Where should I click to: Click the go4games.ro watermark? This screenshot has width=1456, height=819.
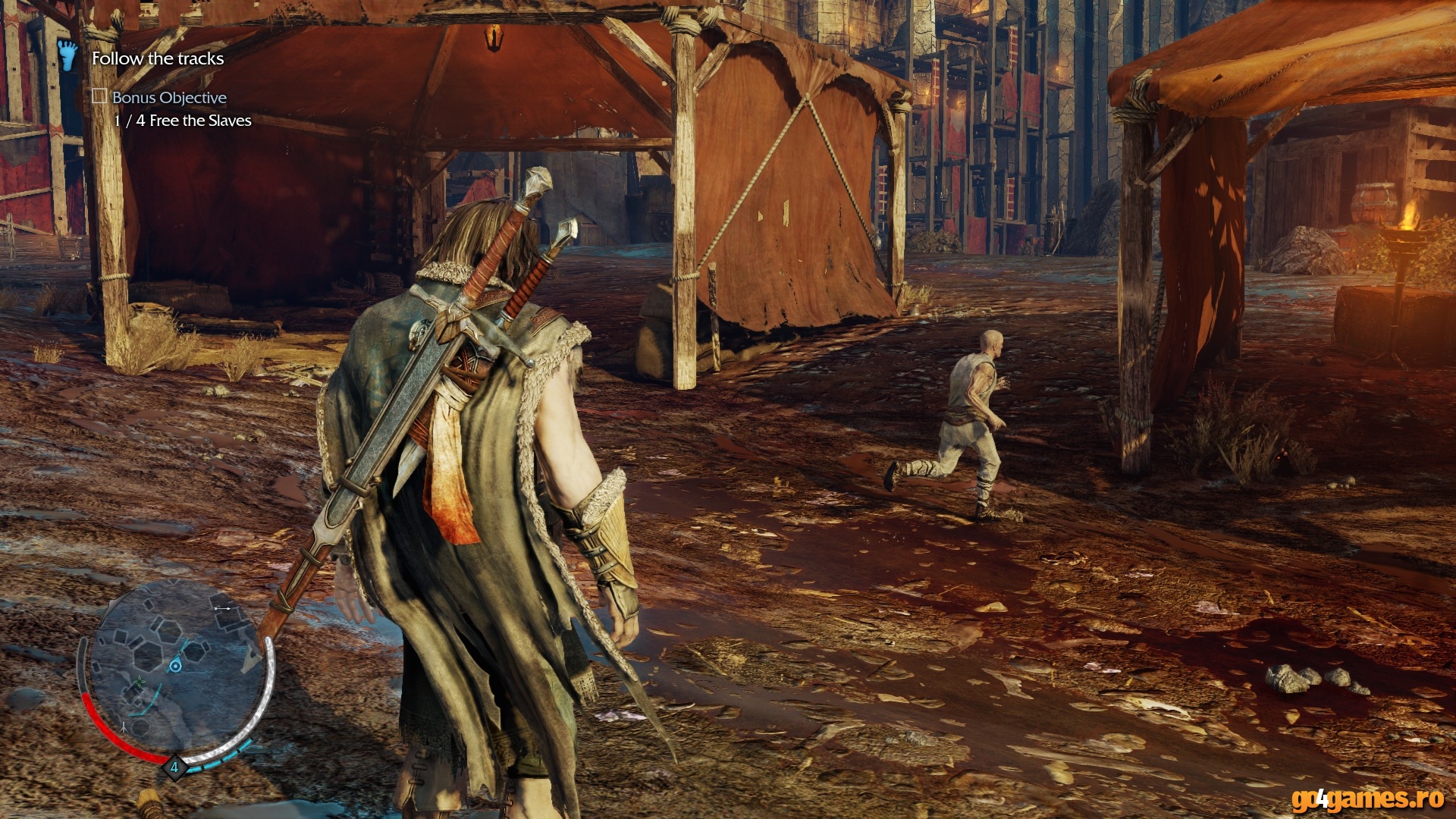point(1367,799)
